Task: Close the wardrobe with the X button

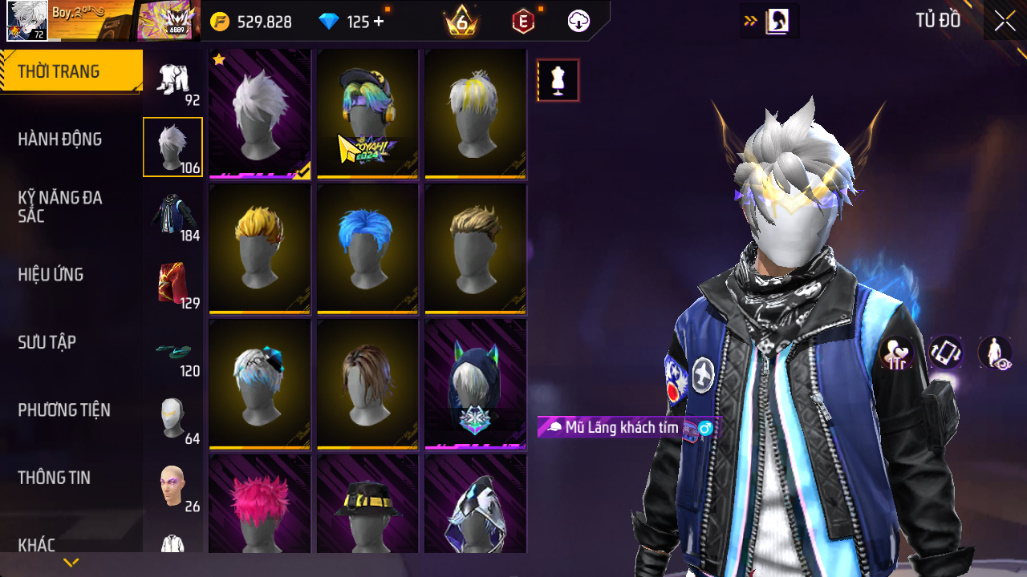Action: pos(1004,21)
